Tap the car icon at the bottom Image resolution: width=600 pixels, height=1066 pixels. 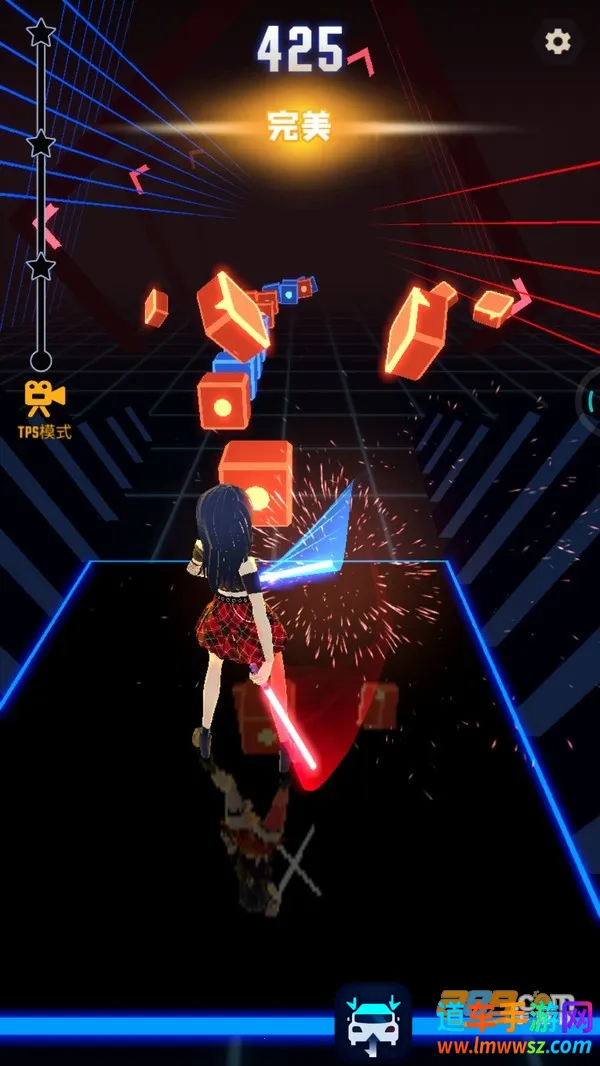(x=373, y=1019)
